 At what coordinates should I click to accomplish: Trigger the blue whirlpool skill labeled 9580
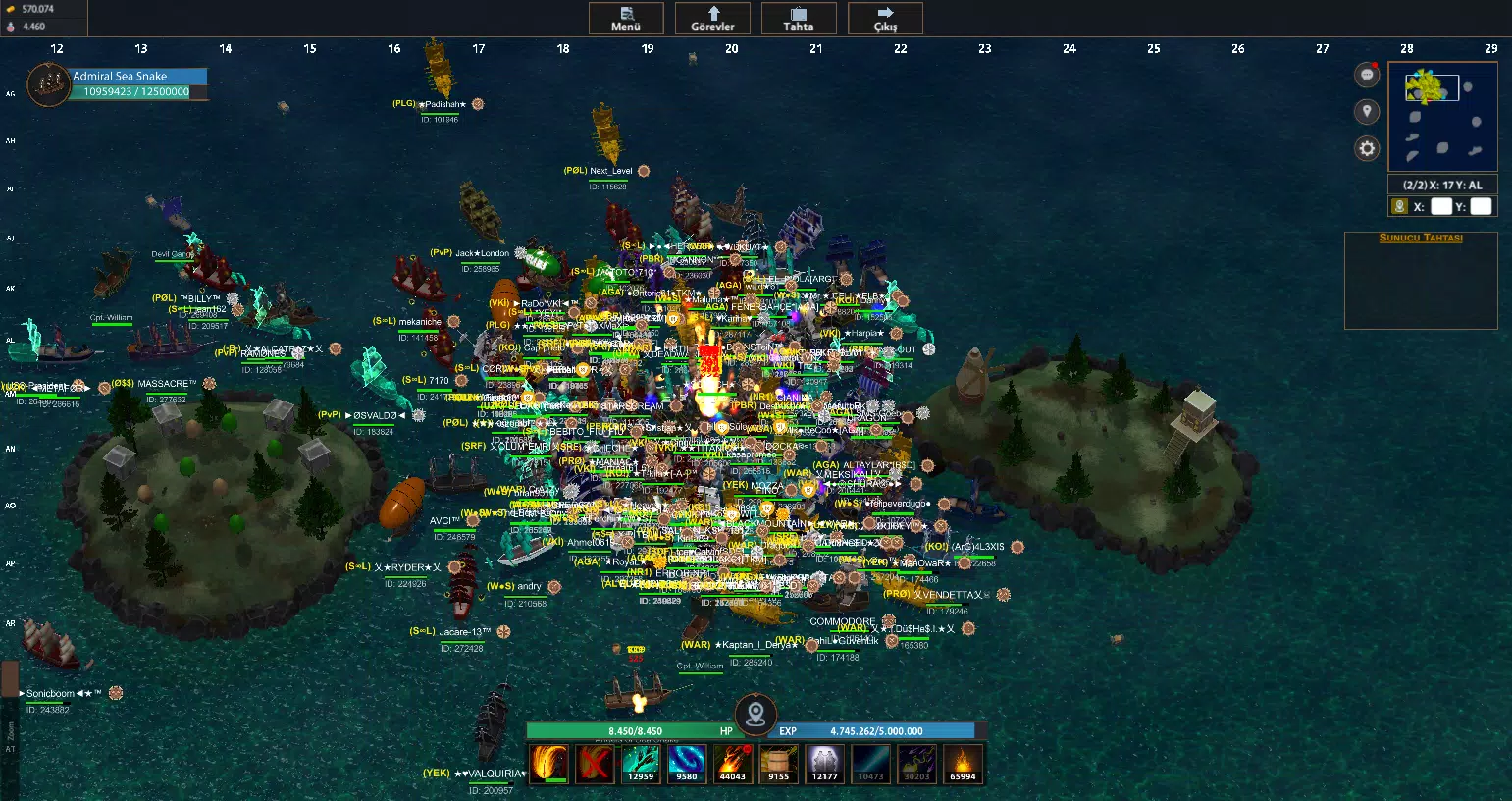click(x=686, y=764)
